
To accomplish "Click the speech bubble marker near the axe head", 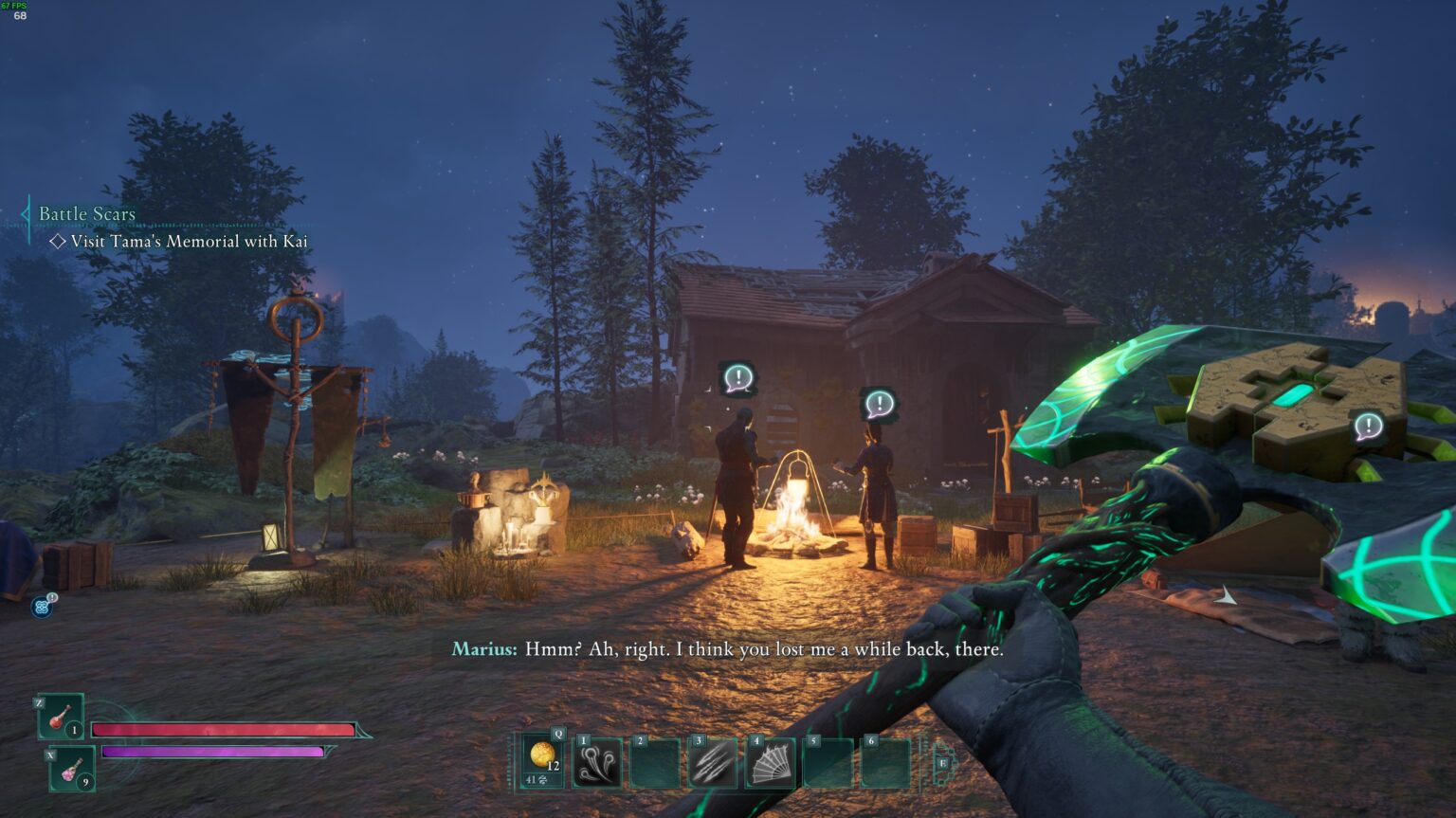I will point(1368,427).
